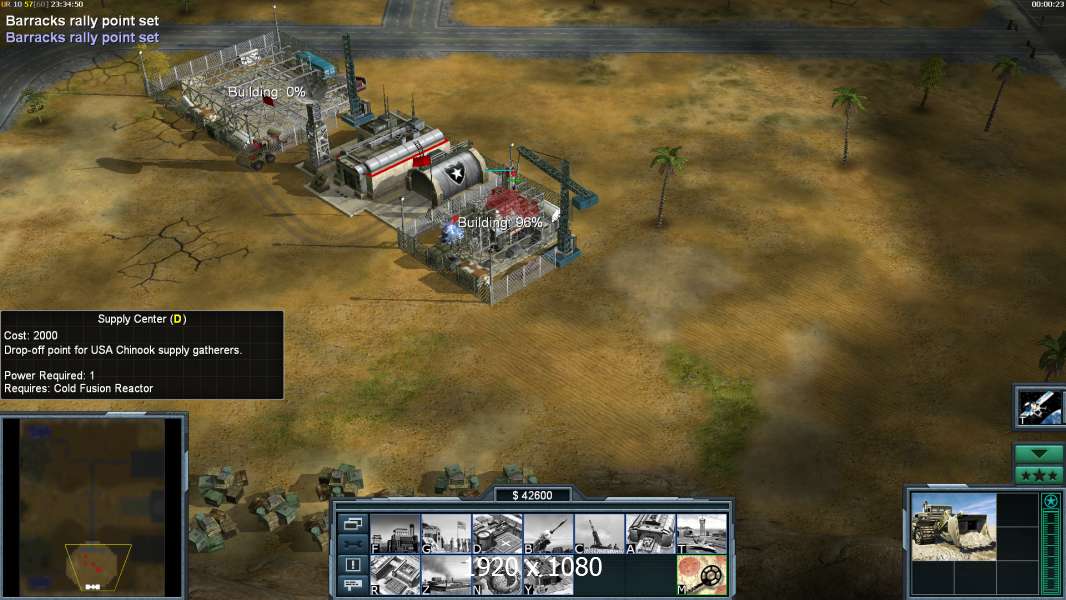Choose the Detention Camp build icon
Viewport: 1066px width, 600px height.
(548, 574)
